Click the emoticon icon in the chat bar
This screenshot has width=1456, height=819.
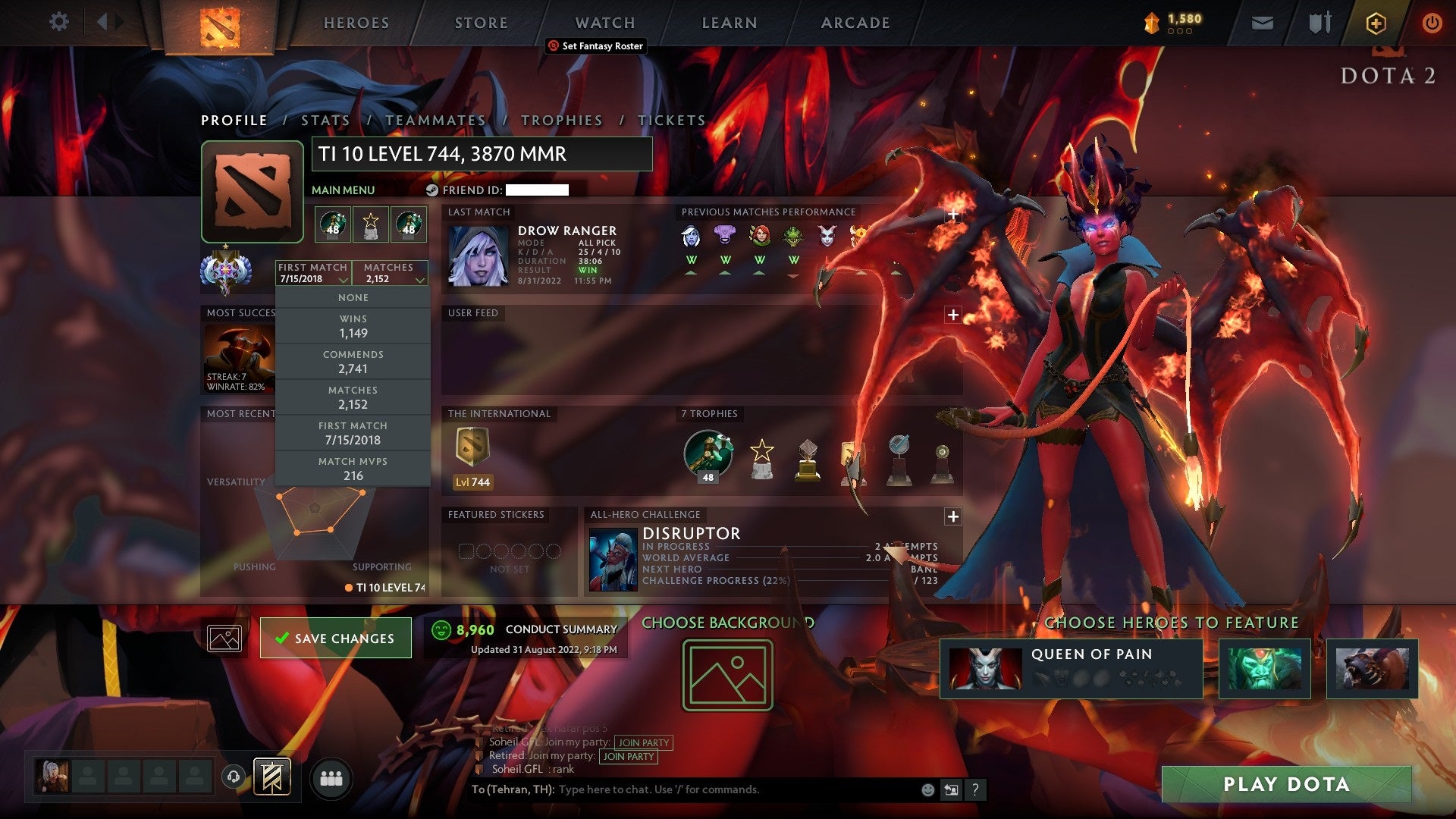pyautogui.click(x=927, y=789)
